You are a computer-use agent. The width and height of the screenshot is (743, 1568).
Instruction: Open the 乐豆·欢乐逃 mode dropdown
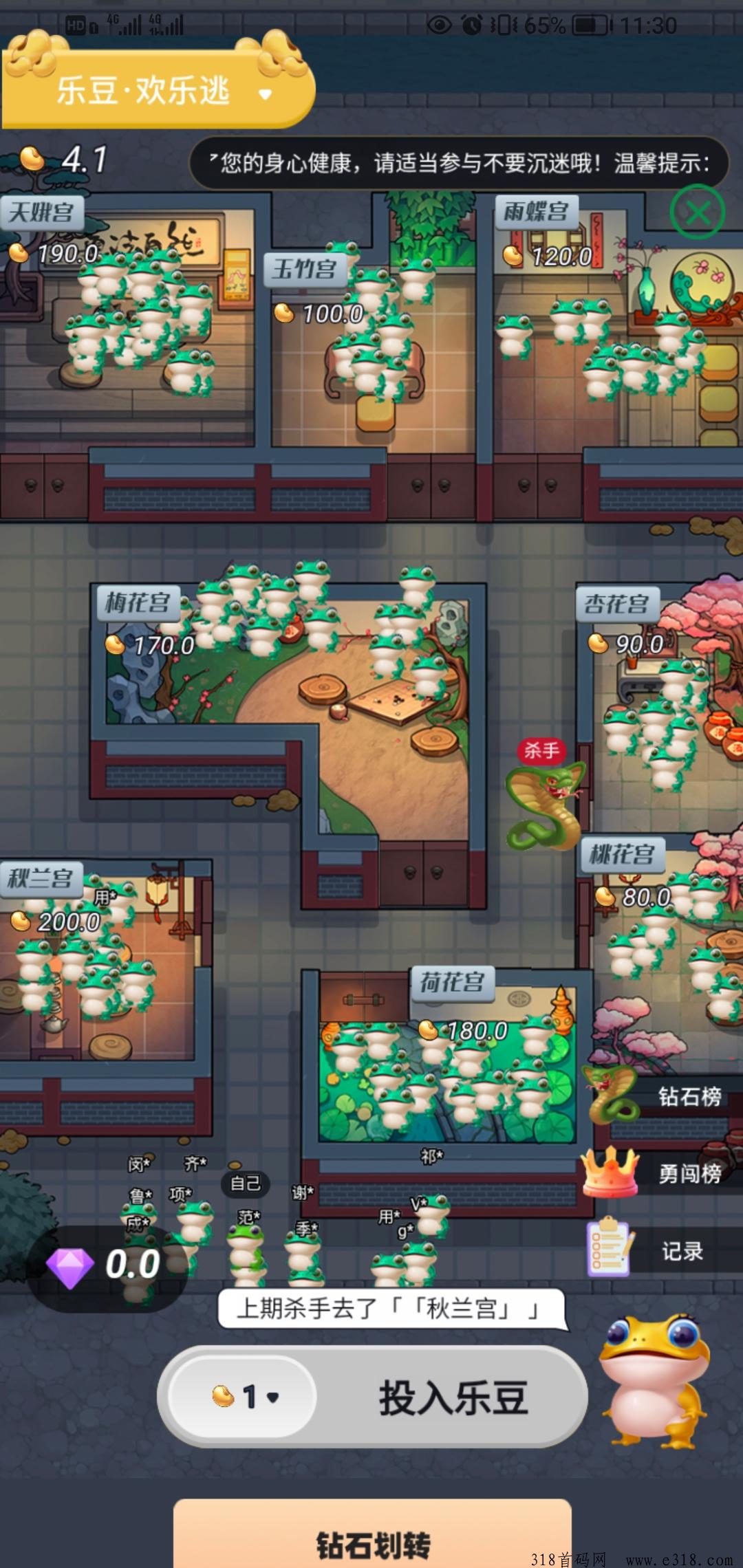[265, 94]
